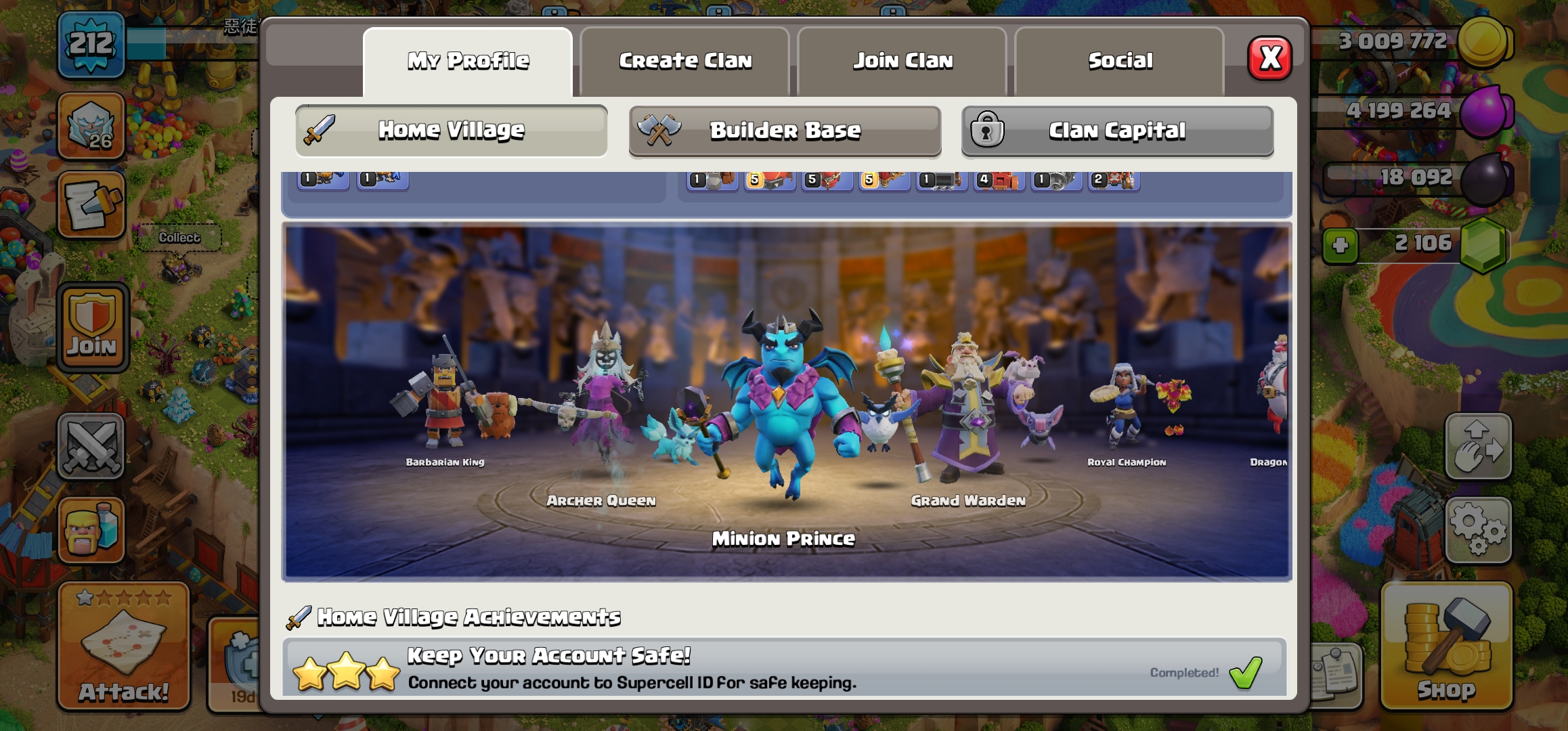Switch to the Create Clan tab

tap(685, 62)
